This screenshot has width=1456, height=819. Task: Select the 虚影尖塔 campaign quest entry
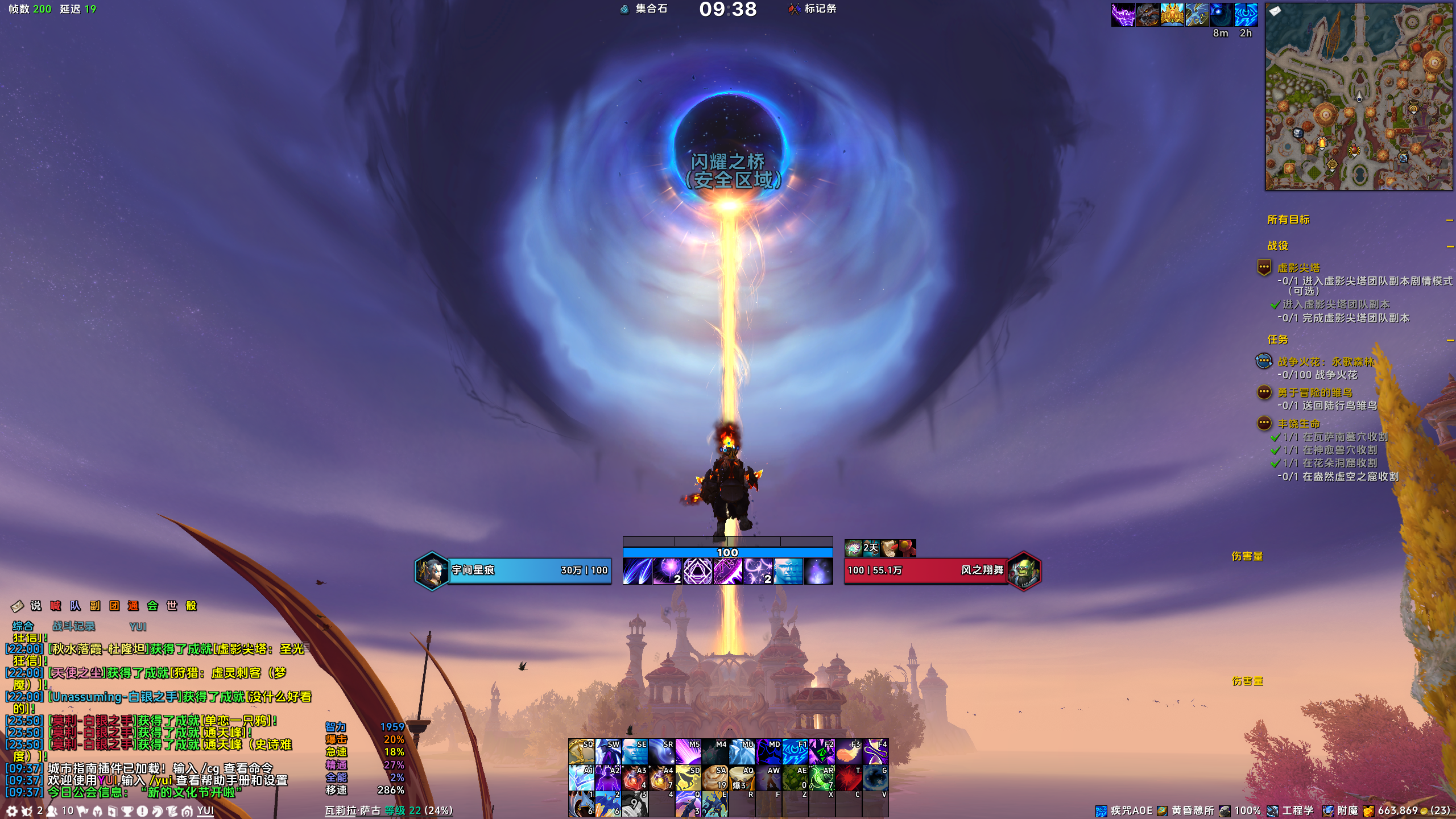pos(1298,268)
